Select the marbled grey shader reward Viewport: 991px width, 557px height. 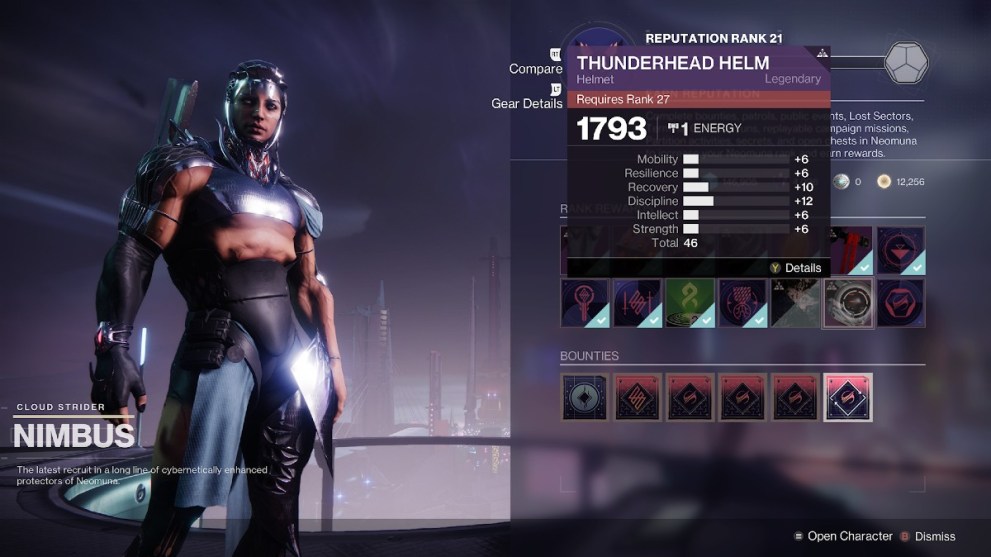pos(795,303)
